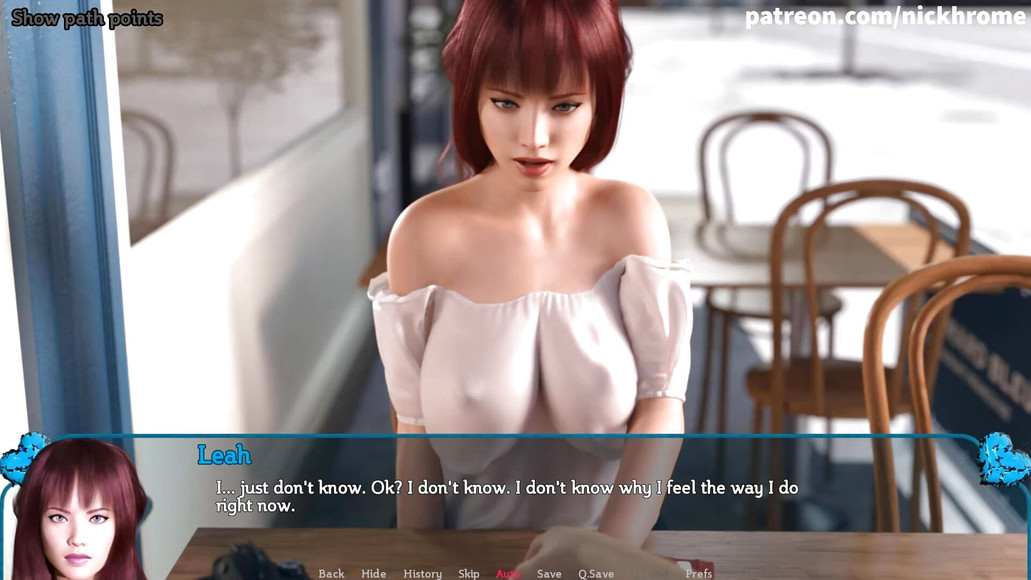Activate Skip mode in quick menu
1031x580 pixels.
(468, 573)
